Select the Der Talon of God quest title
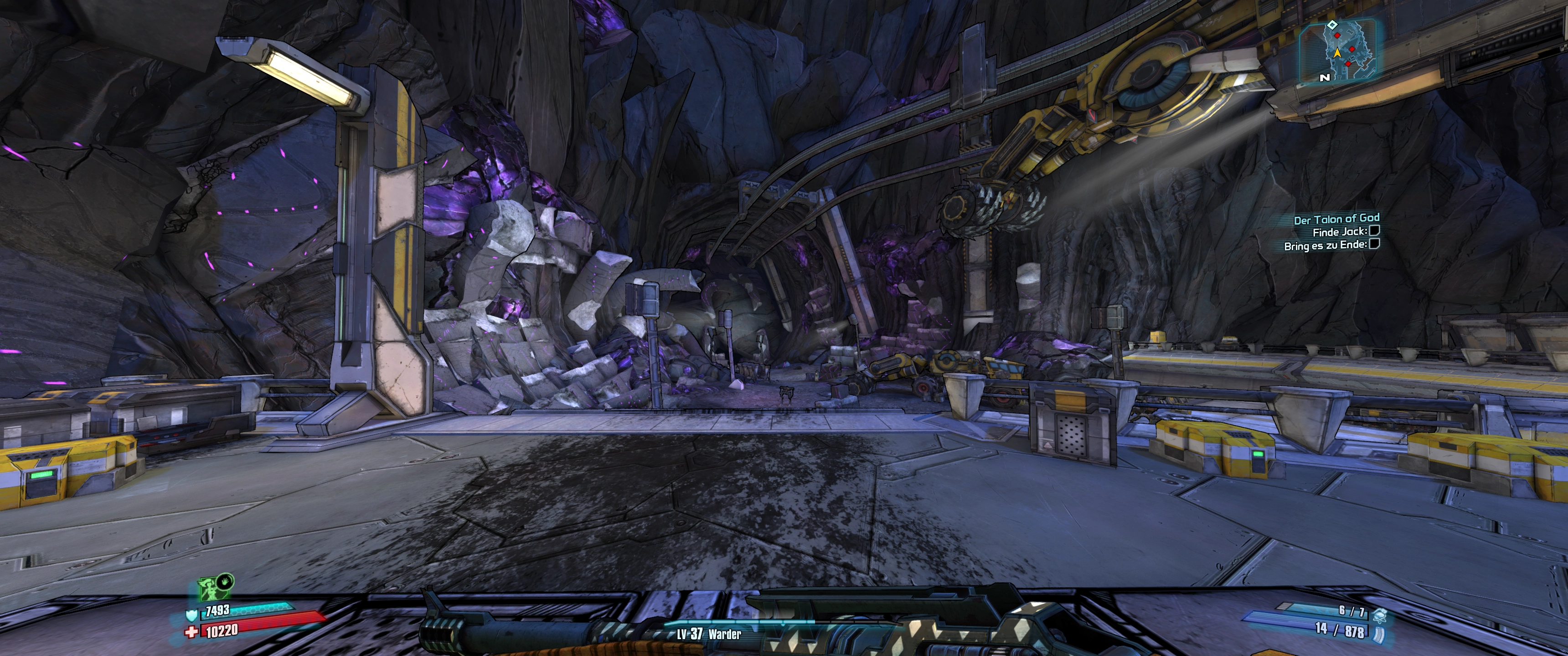Viewport: 1568px width, 656px height. (x=1336, y=219)
